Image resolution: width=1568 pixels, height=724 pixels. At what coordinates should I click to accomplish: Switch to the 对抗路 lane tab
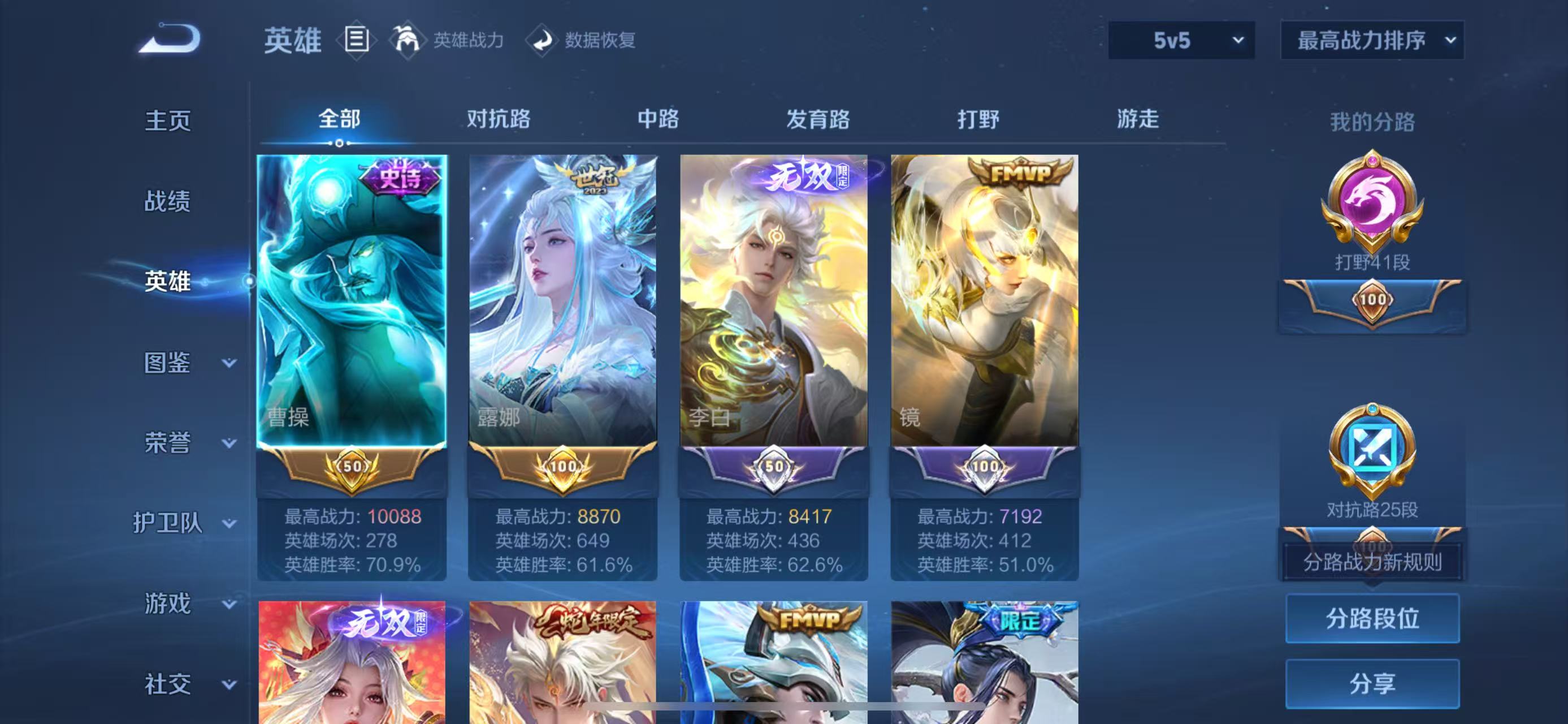(499, 120)
